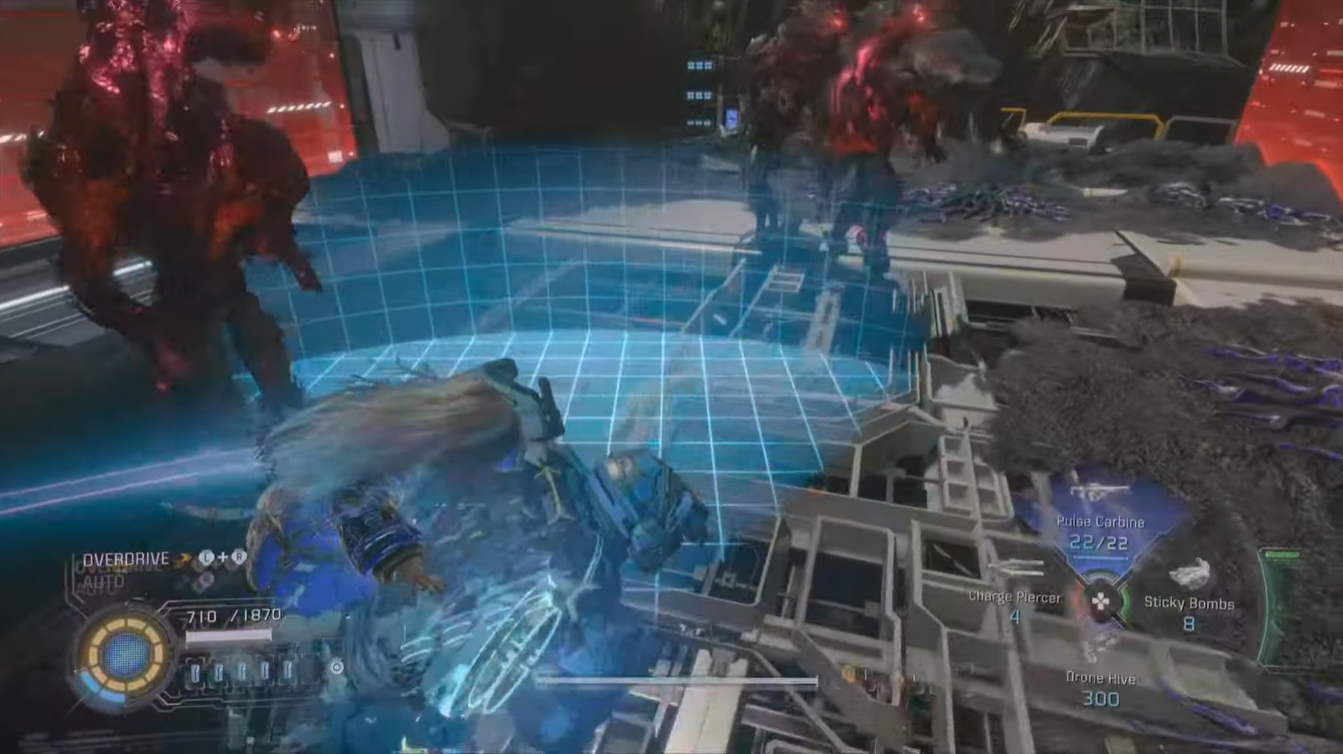Click the L shoulder button prompt icon
Image resolution: width=1343 pixels, height=754 pixels.
coord(205,557)
